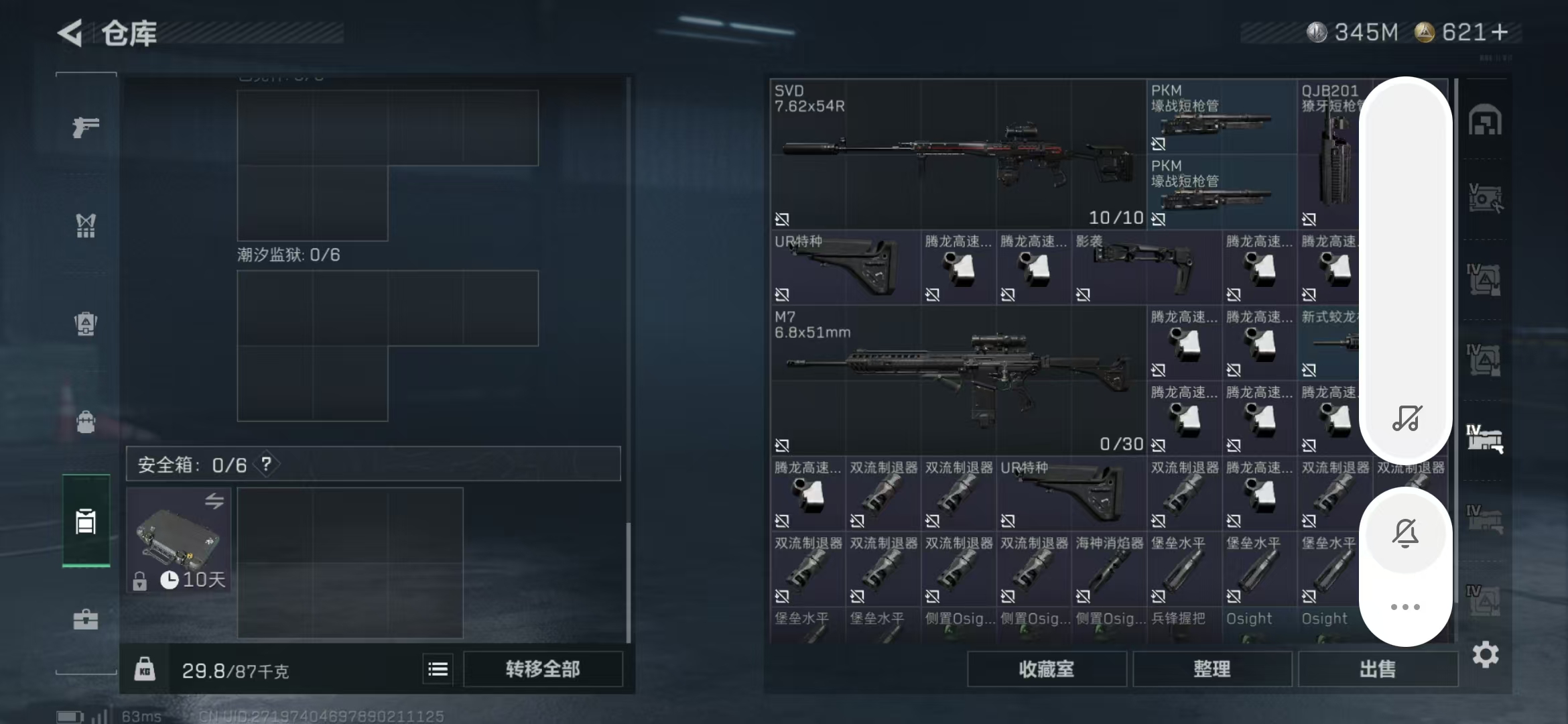Sort the stash with 整理

[1212, 669]
